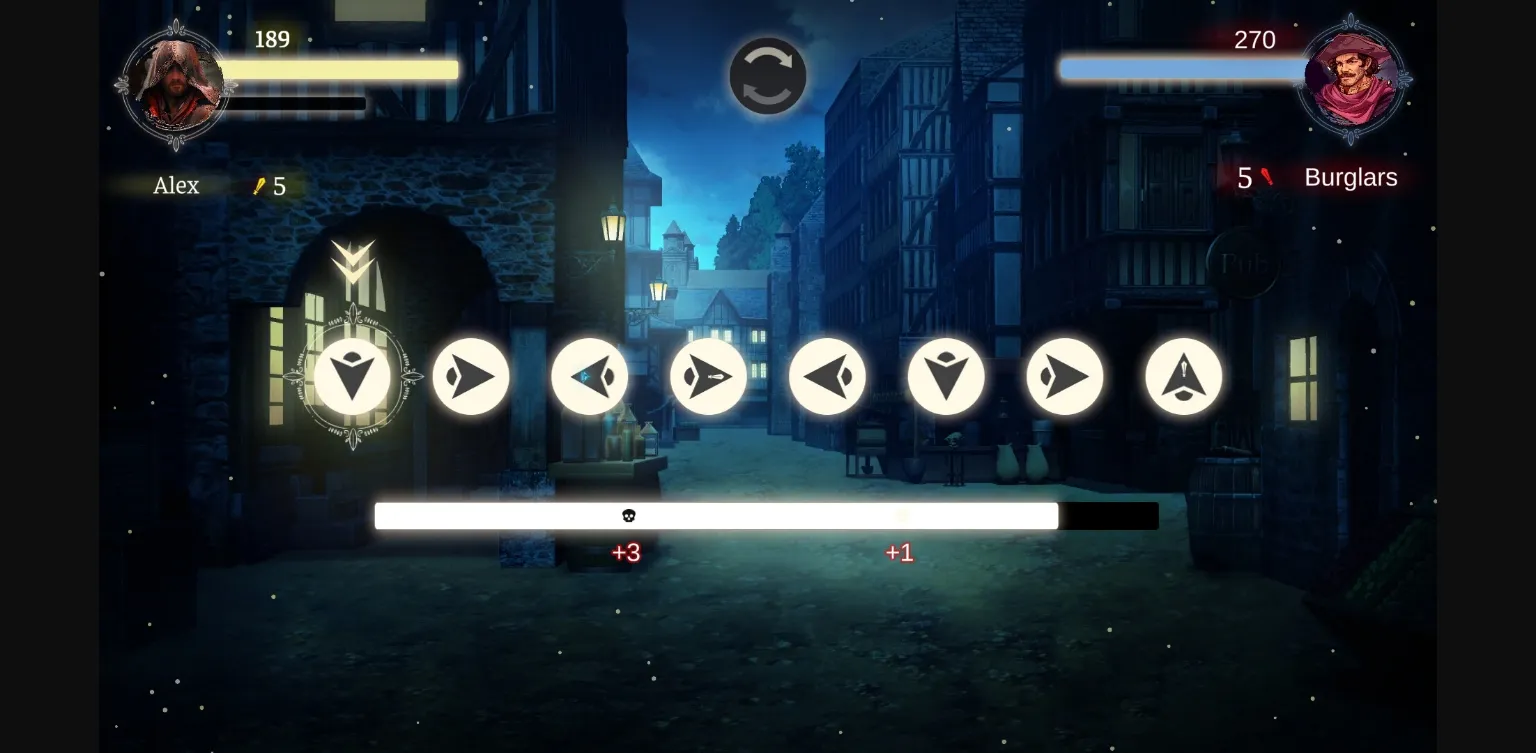Click the Alex name label
The height and width of the screenshot is (753, 1536).
[x=175, y=186]
